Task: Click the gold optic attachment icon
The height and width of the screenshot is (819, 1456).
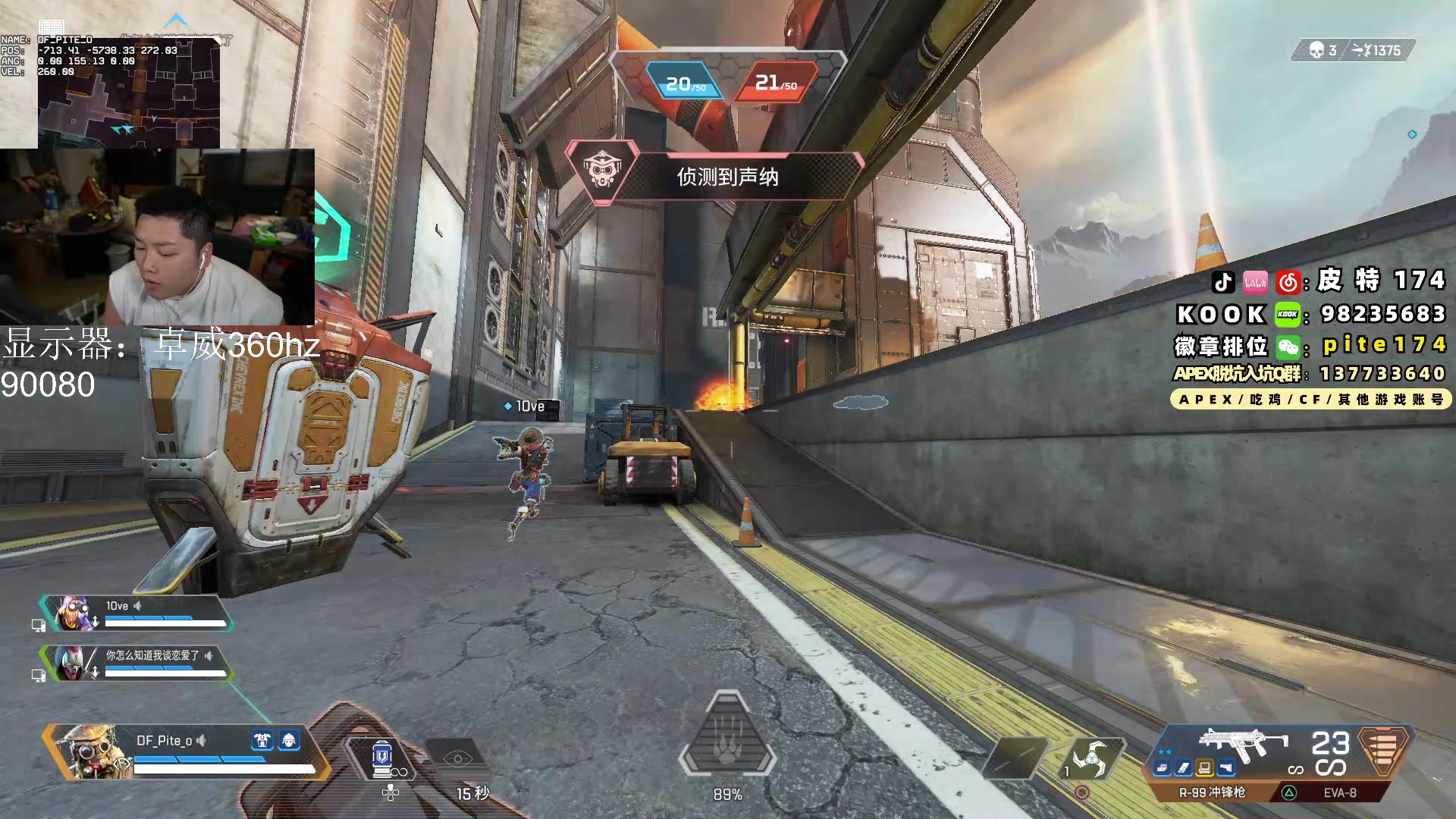Action: (x=1204, y=769)
